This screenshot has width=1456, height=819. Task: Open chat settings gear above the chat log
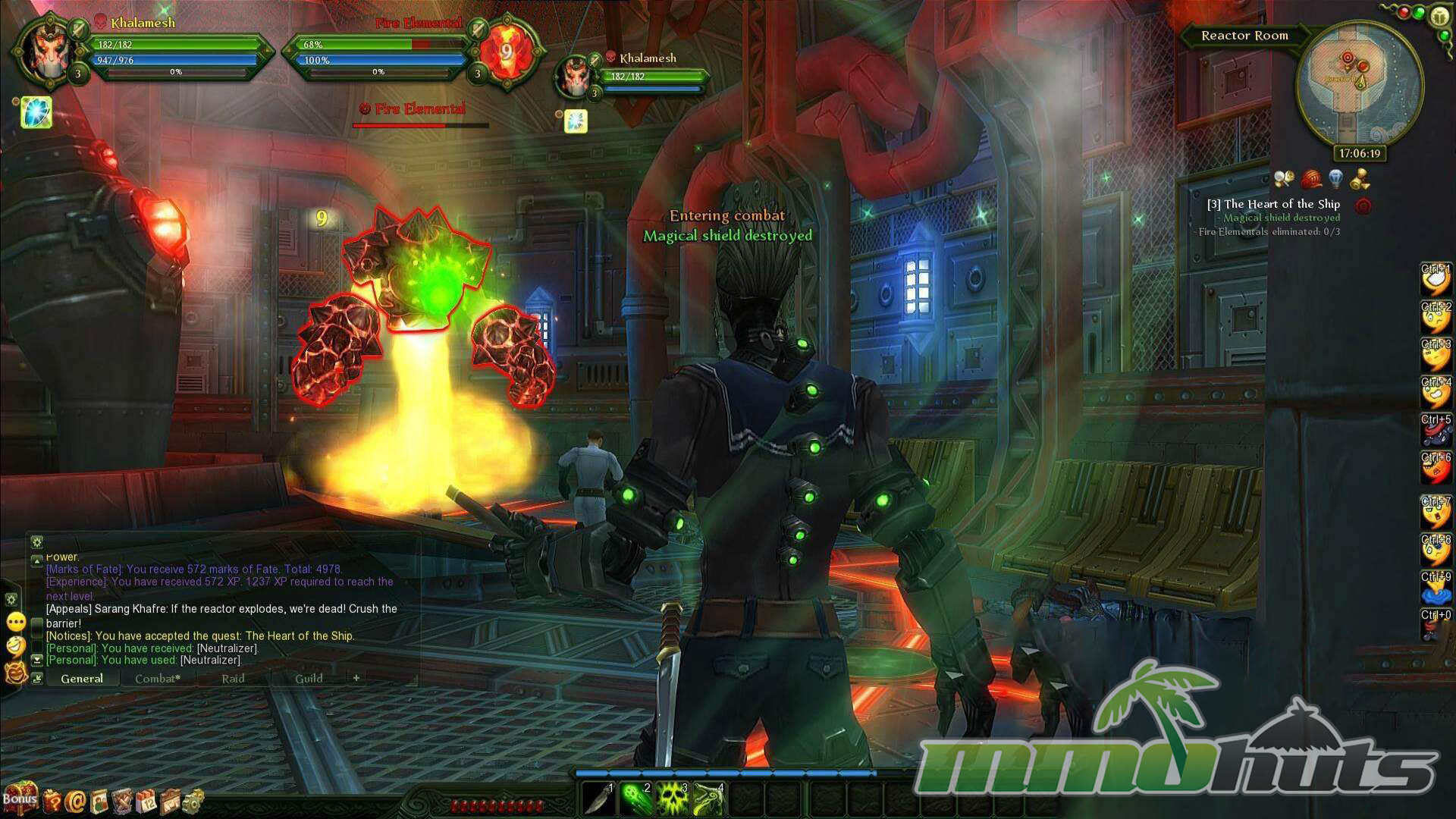click(x=36, y=541)
